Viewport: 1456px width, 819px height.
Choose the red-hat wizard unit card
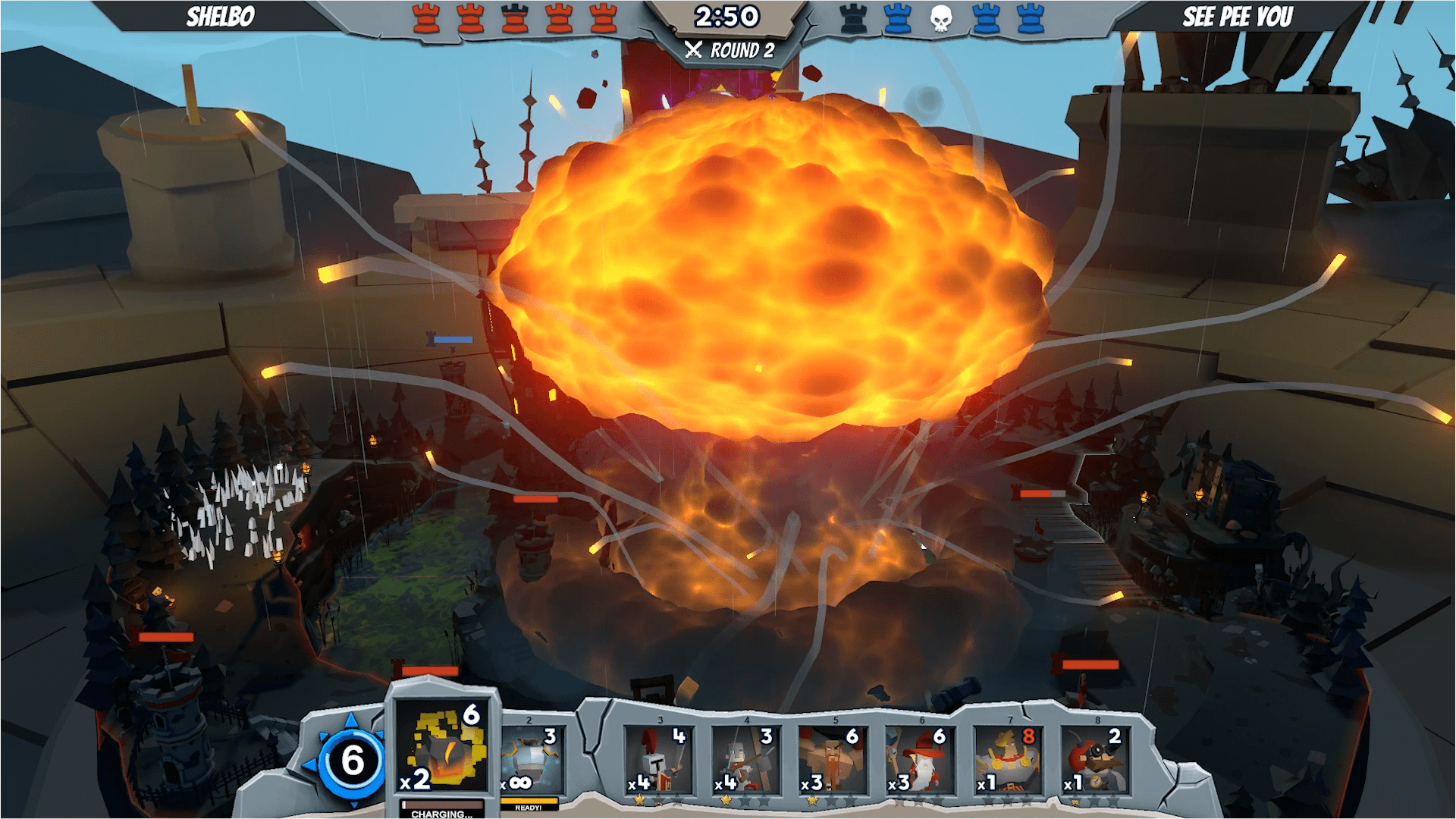919,760
